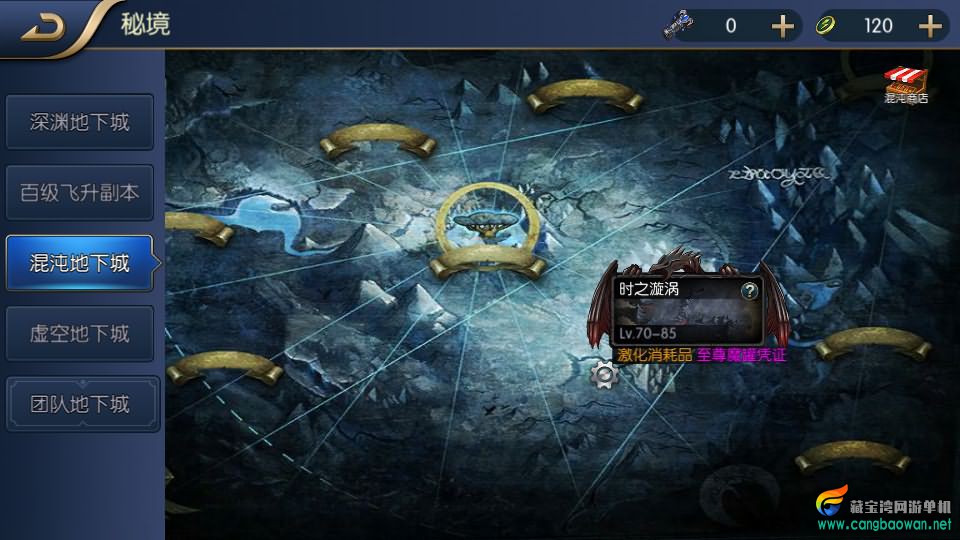Go back using the arrow button
The height and width of the screenshot is (540, 960).
44,27
